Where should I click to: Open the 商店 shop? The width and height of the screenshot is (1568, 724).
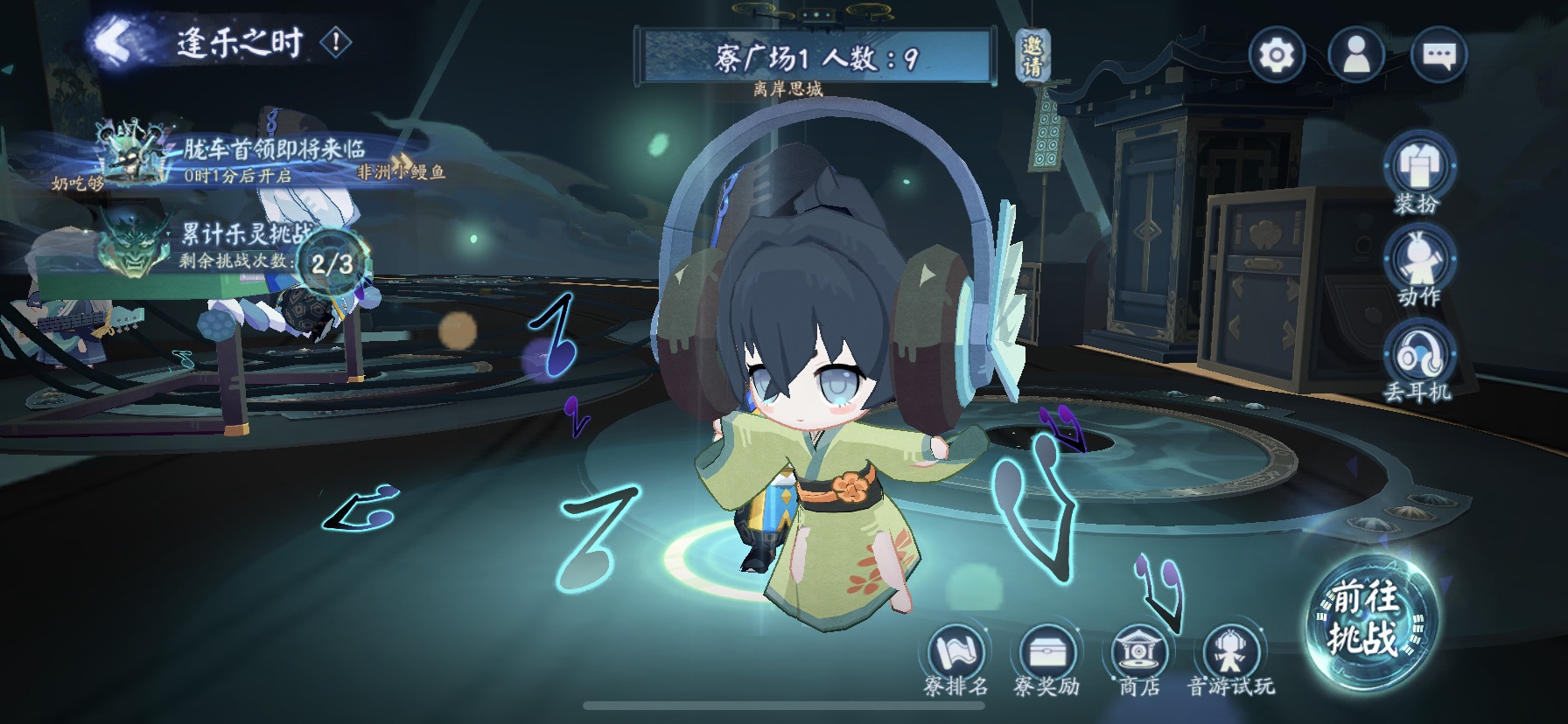click(x=1138, y=660)
